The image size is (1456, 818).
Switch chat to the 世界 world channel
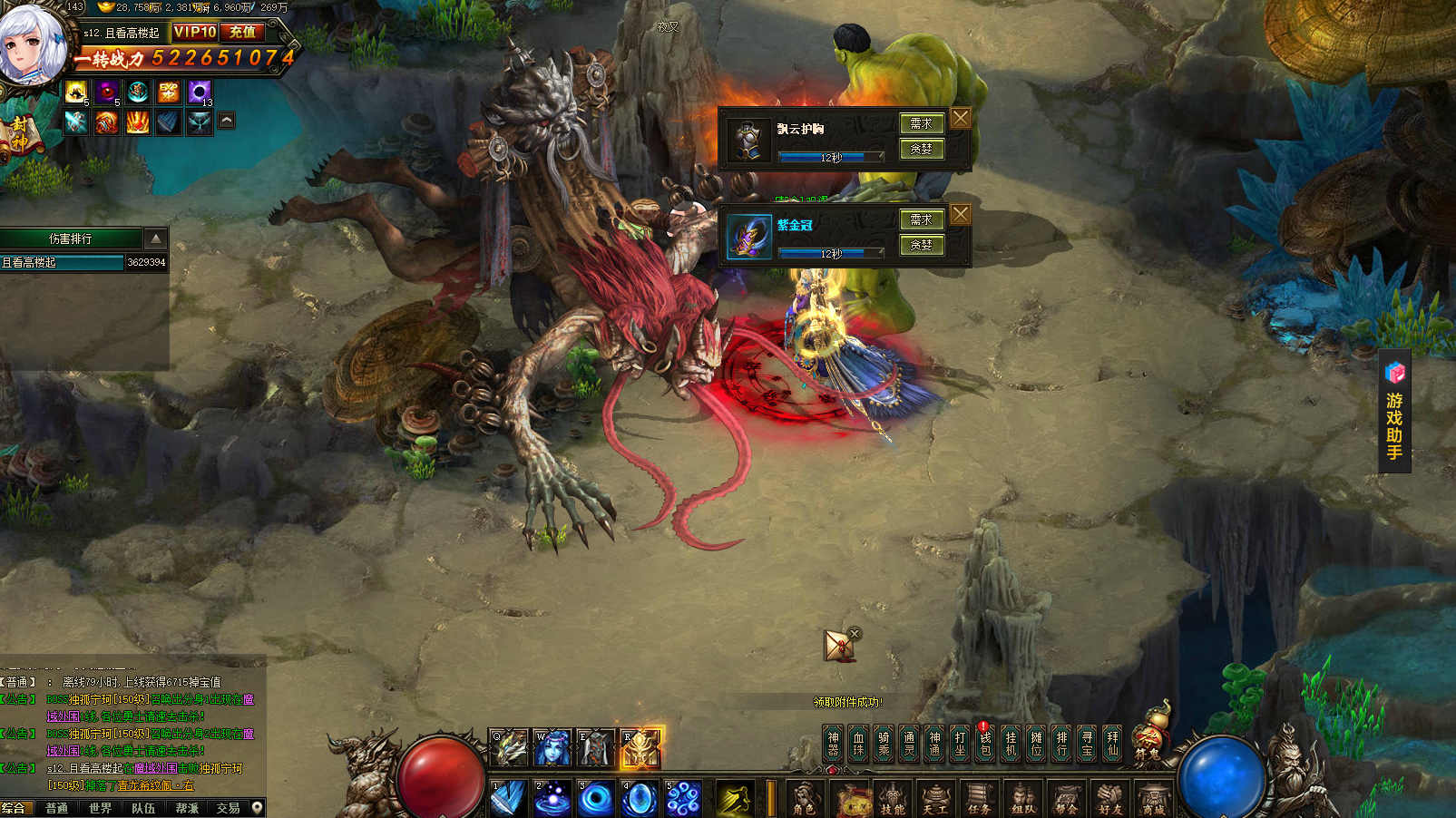[x=100, y=808]
